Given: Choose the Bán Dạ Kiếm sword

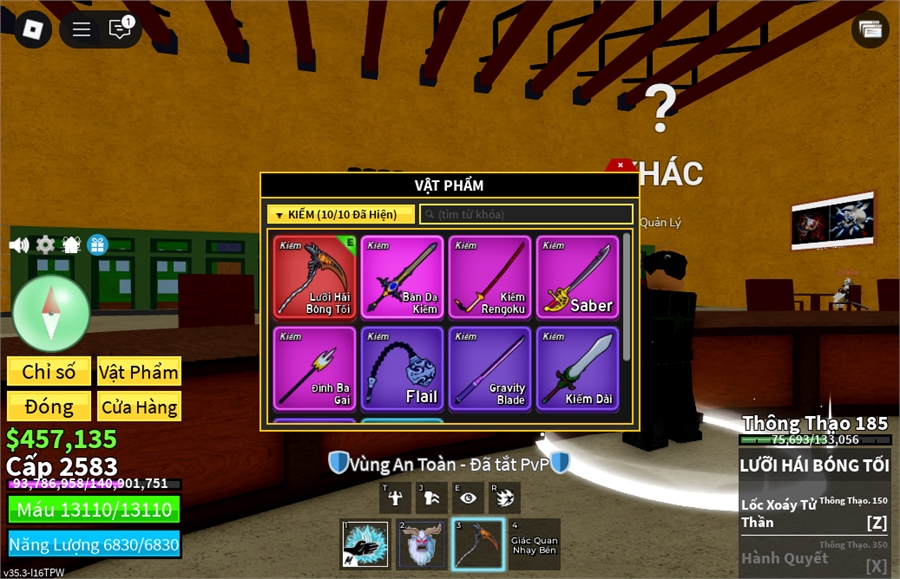Looking at the screenshot, I should [402, 277].
